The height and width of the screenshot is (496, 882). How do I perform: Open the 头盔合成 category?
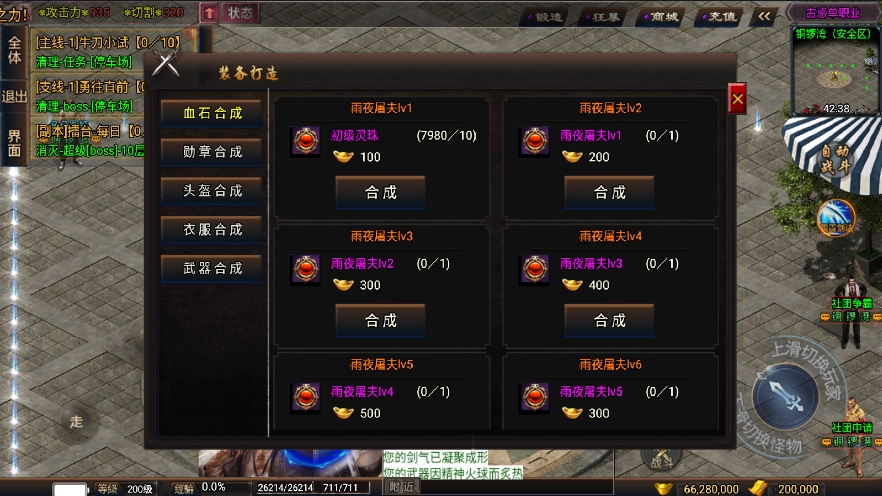[212, 190]
